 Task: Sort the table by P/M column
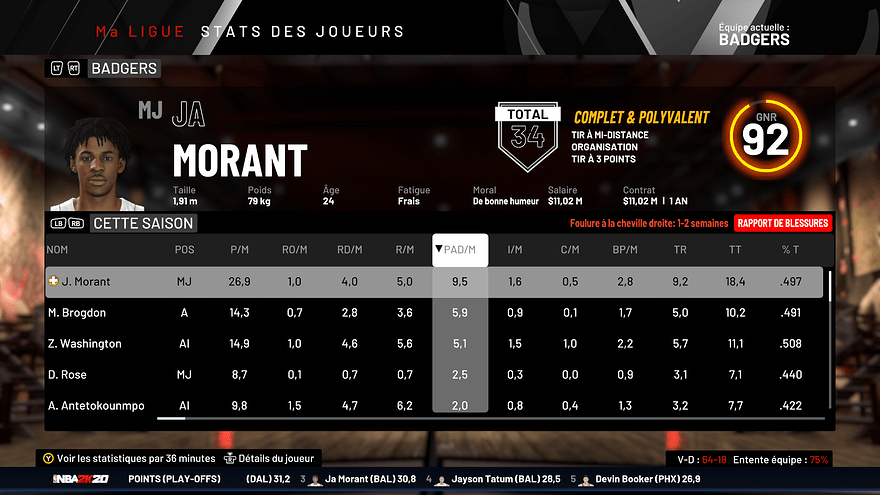(x=239, y=249)
